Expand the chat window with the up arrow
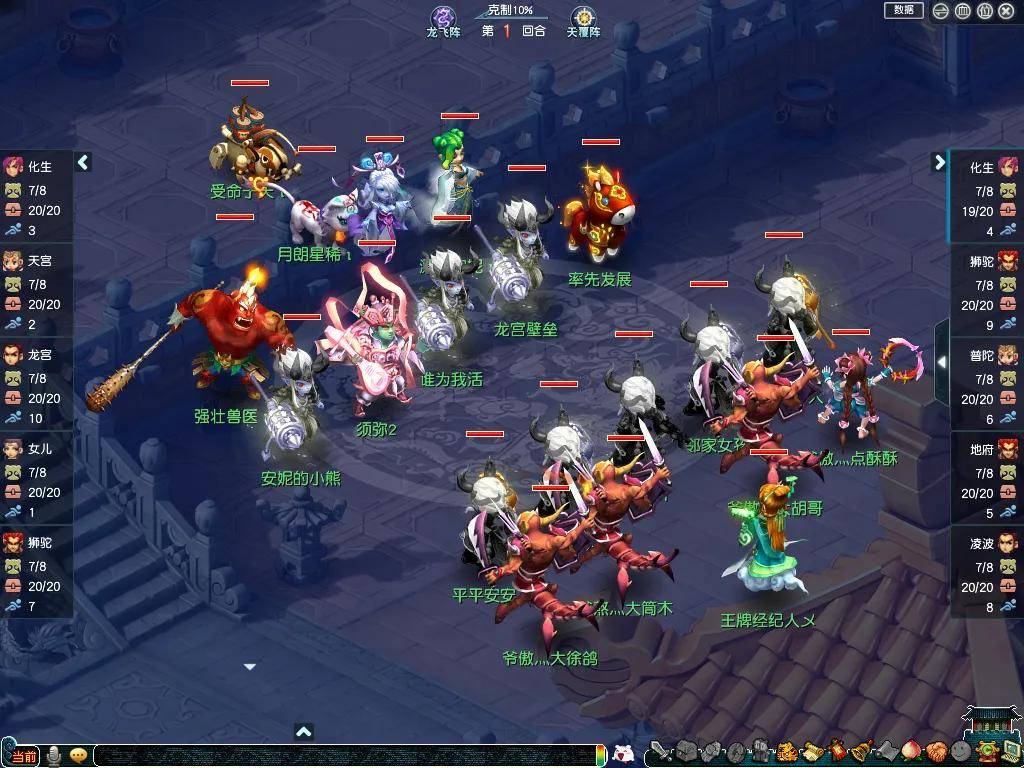Viewport: 1024px width, 768px height. coord(304,732)
